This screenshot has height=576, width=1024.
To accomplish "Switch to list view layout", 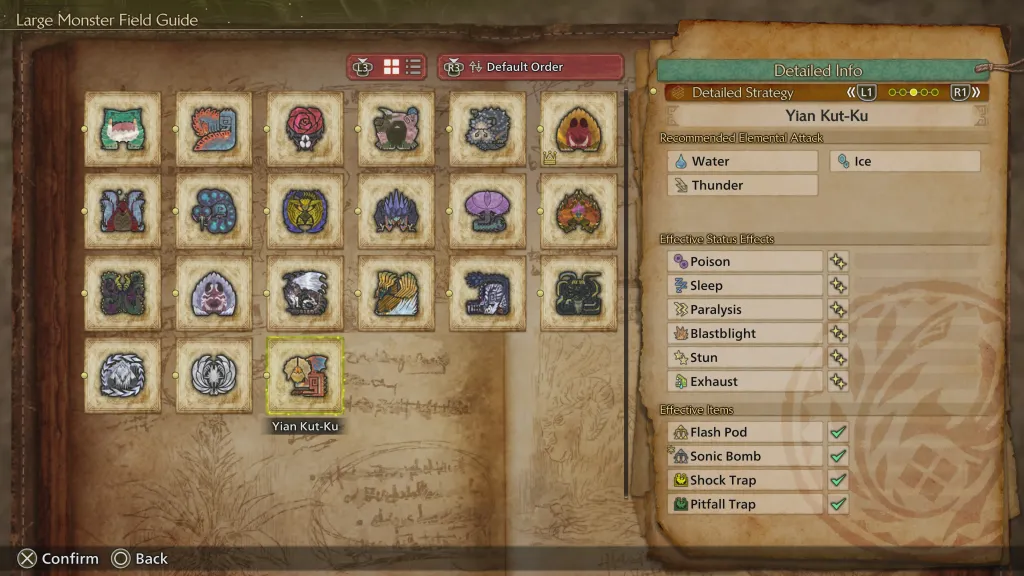I will tap(413, 67).
